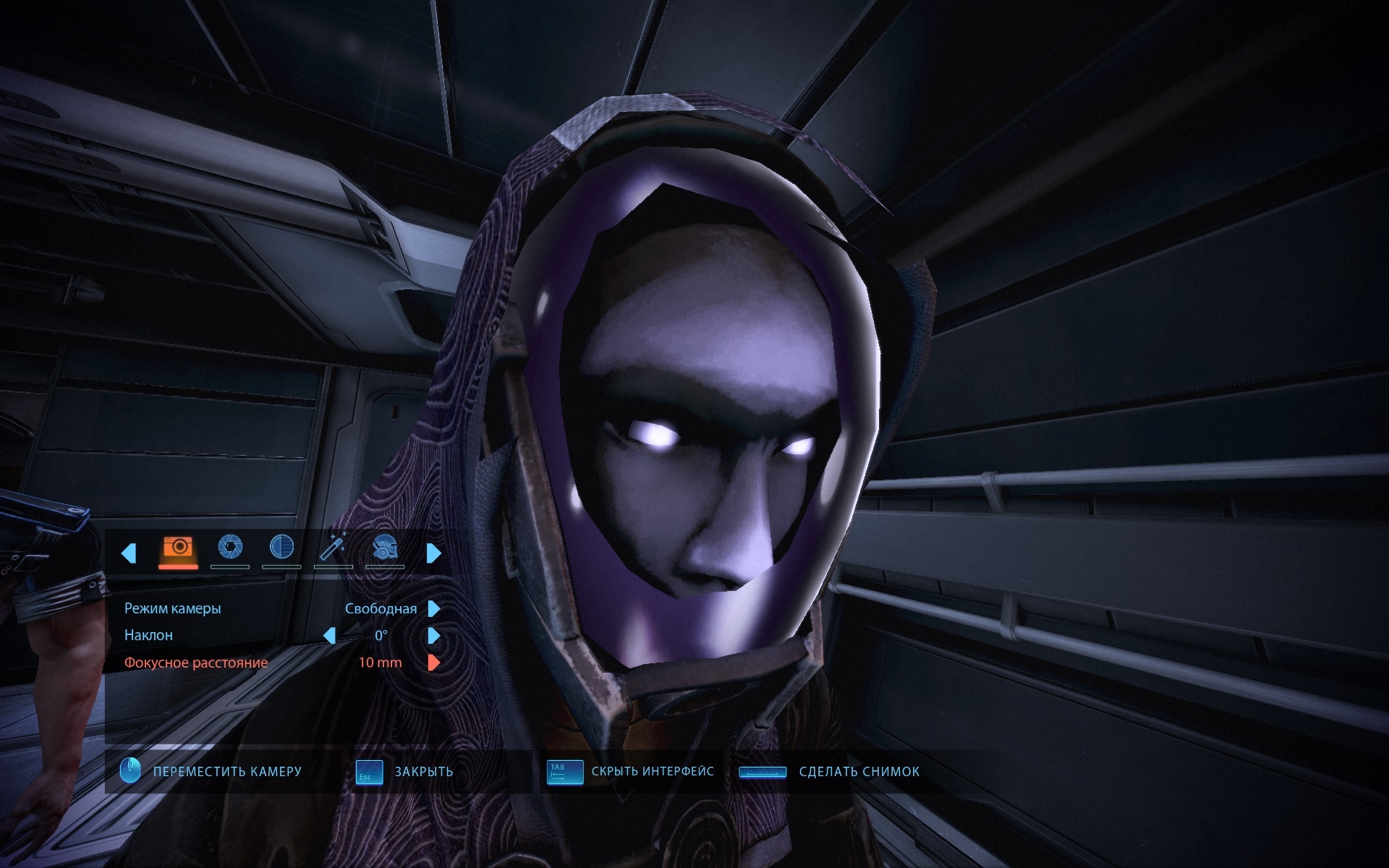Switch to the orange camera settings tab

178,548
